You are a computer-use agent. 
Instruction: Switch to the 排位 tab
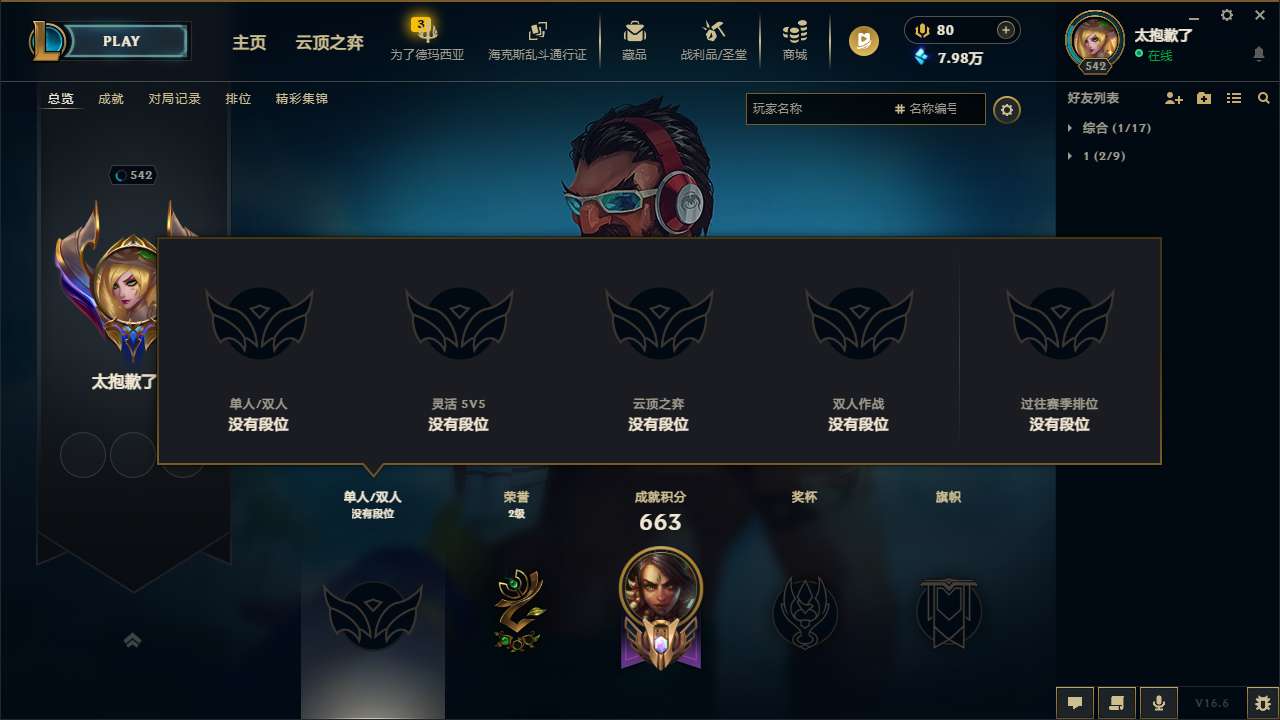pyautogui.click(x=239, y=98)
